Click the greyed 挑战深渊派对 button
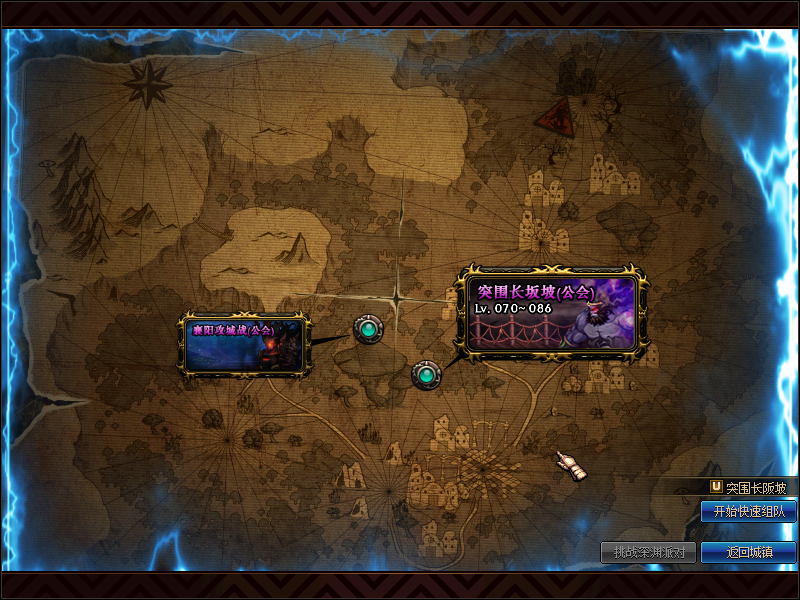 click(648, 552)
